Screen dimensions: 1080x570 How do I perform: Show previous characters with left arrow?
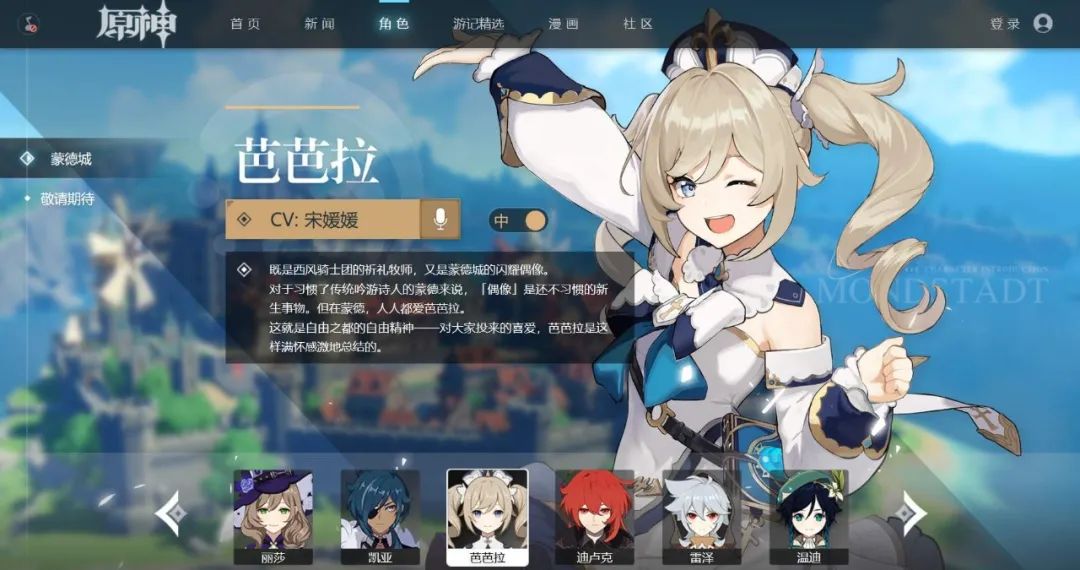[171, 514]
